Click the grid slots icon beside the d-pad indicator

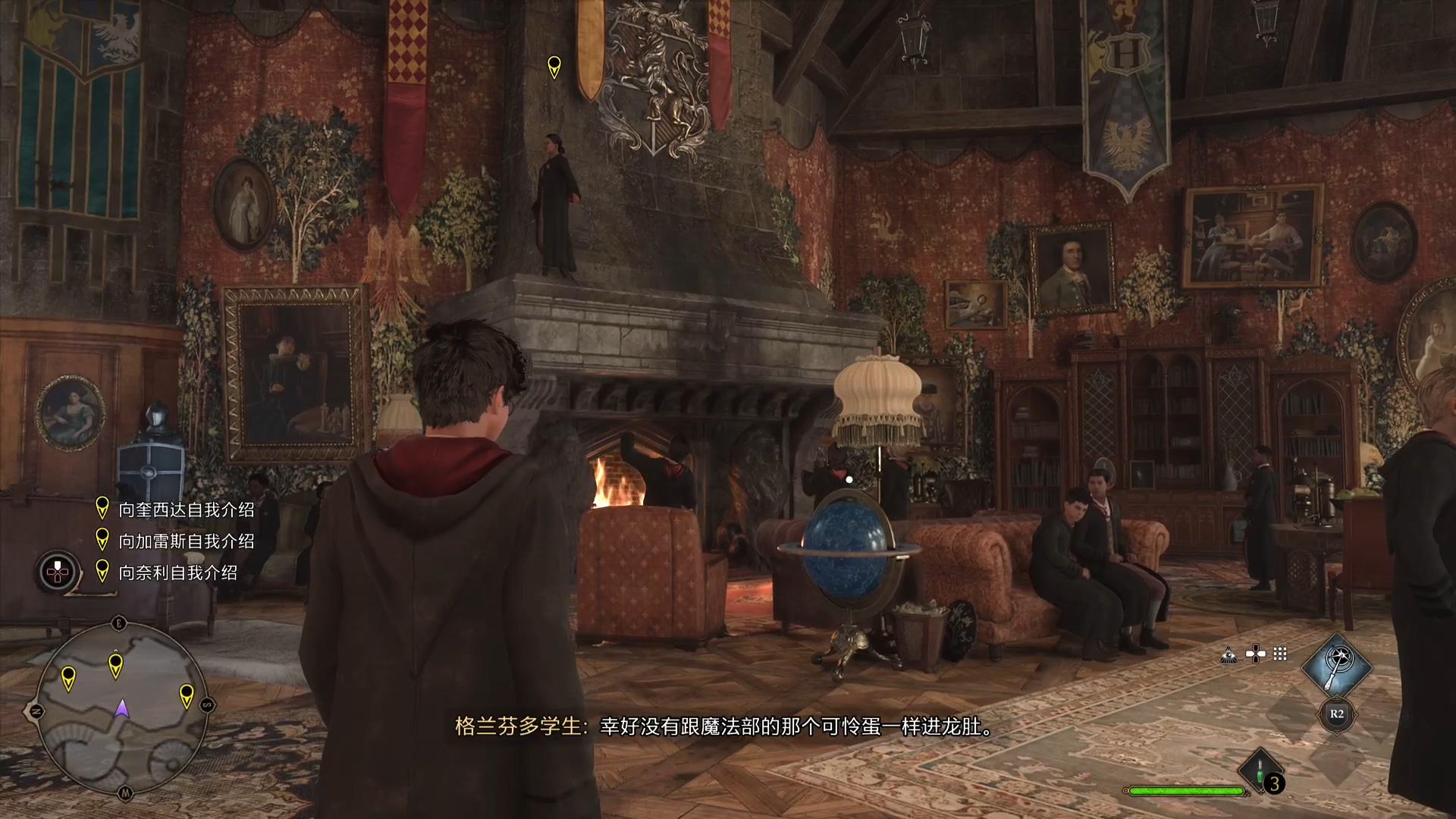(x=1279, y=654)
